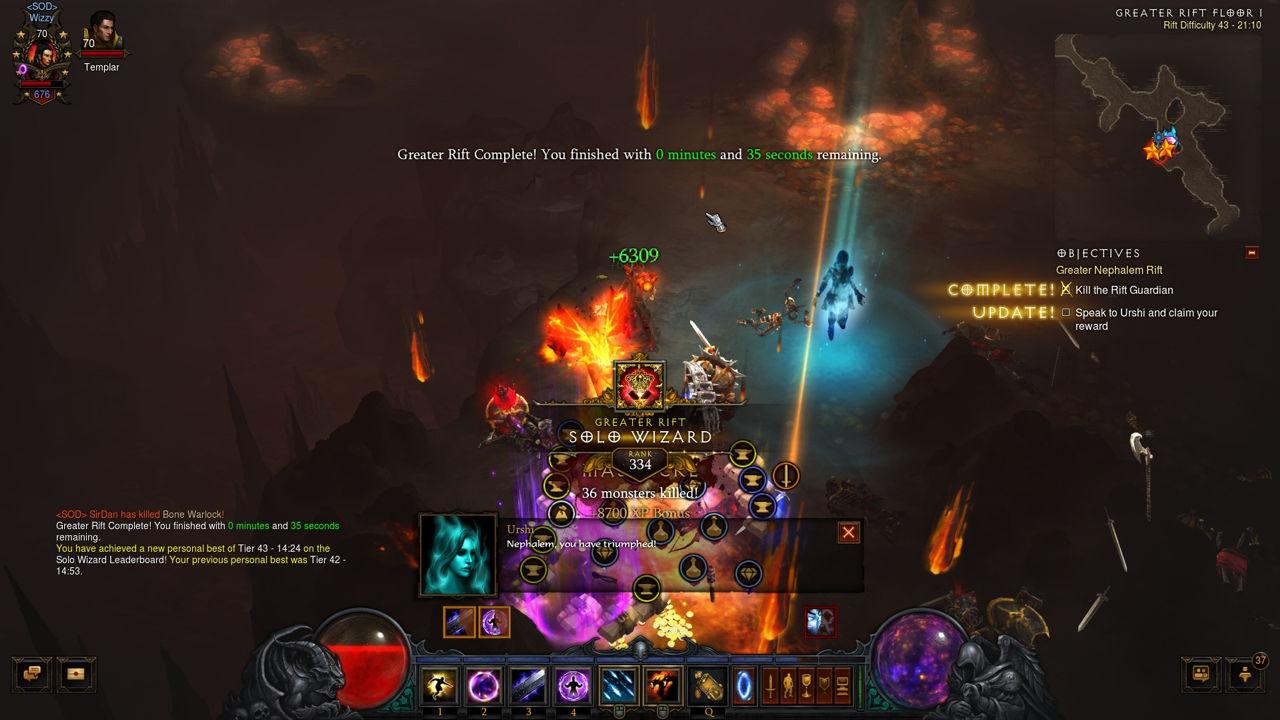Open the game menu monitor button
Image resolution: width=1280 pixels, height=720 pixels.
[843, 686]
